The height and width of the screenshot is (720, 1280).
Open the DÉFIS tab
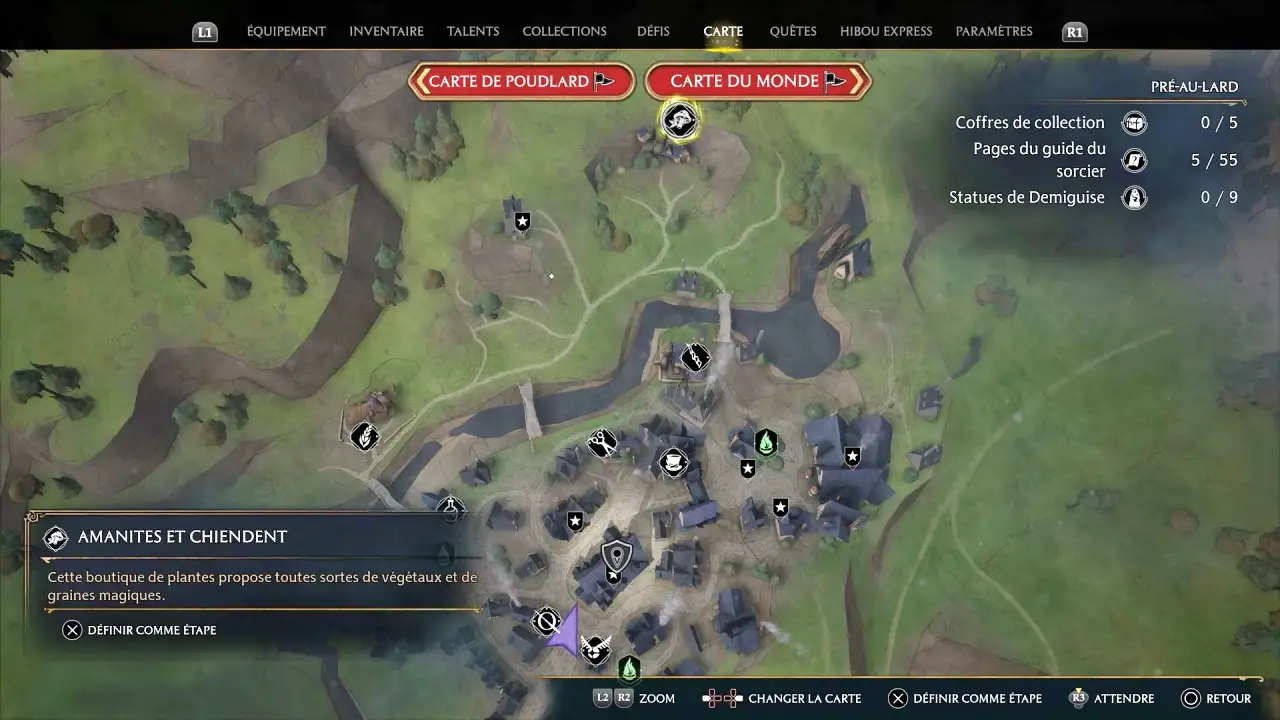[653, 31]
